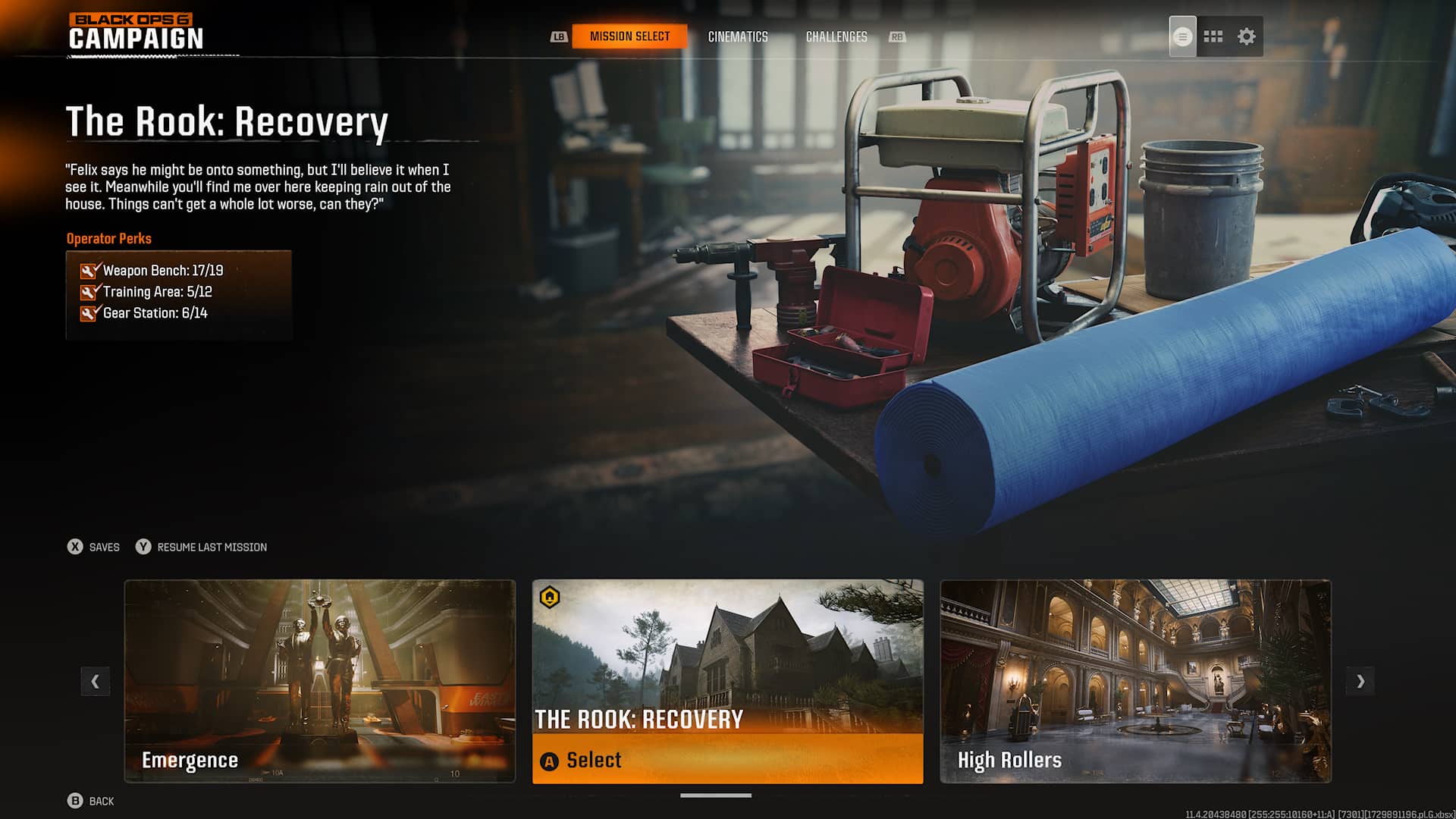View the Gear Station perk entry
The image size is (1456, 819).
coord(155,313)
